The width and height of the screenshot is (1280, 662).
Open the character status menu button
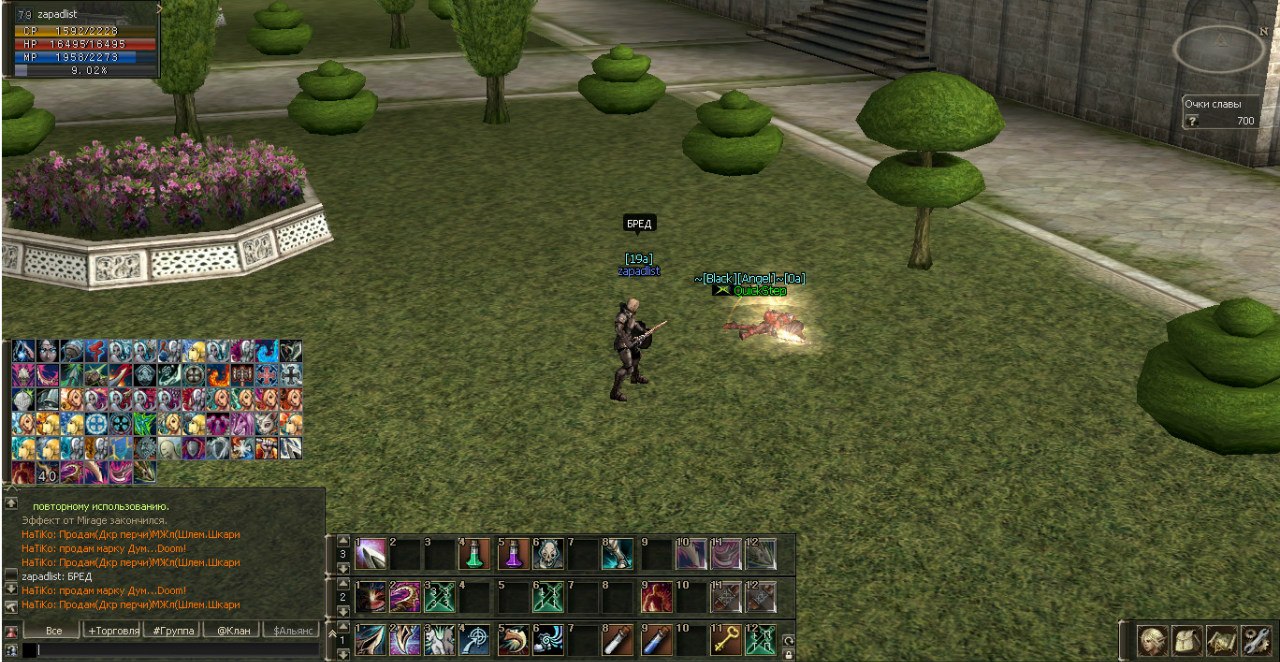point(1153,640)
